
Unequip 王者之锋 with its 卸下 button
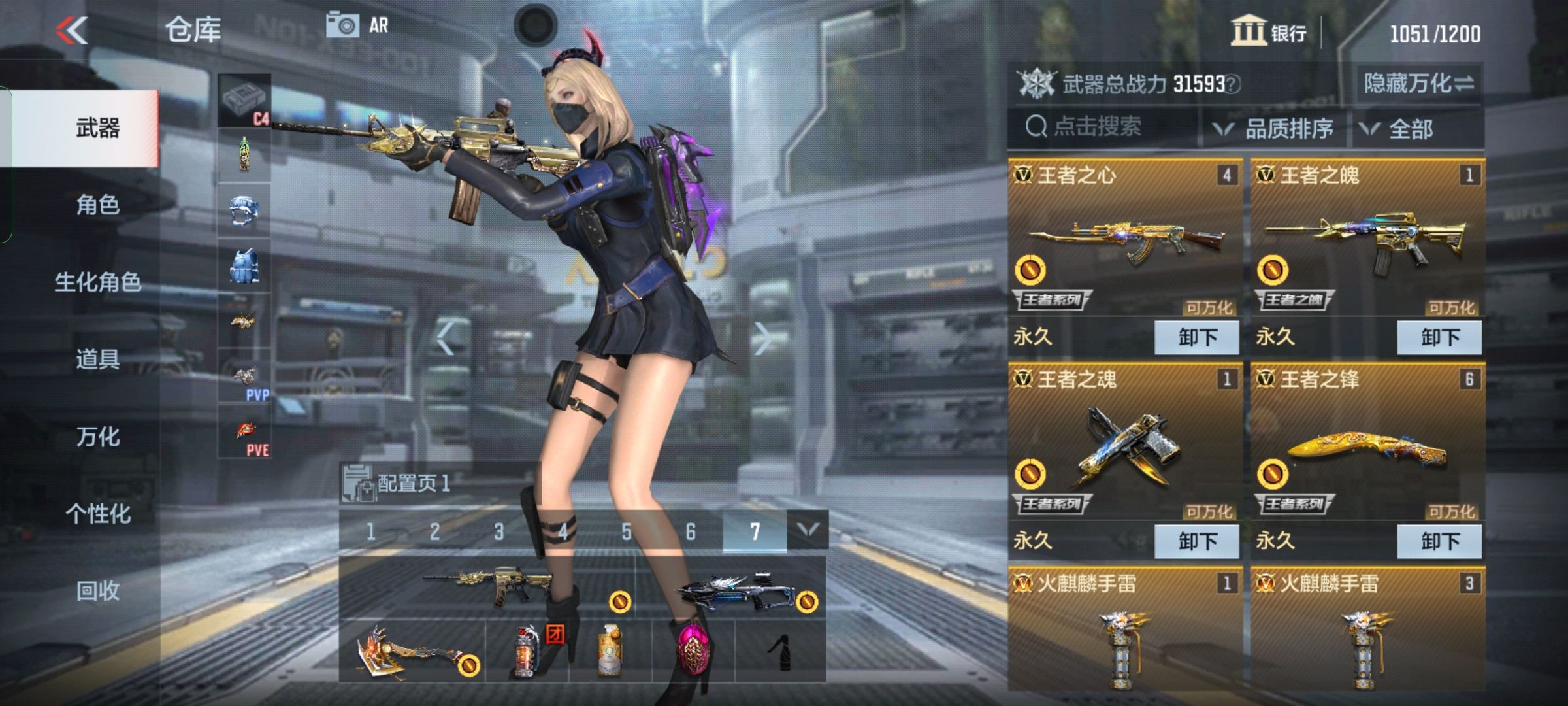click(x=1439, y=542)
